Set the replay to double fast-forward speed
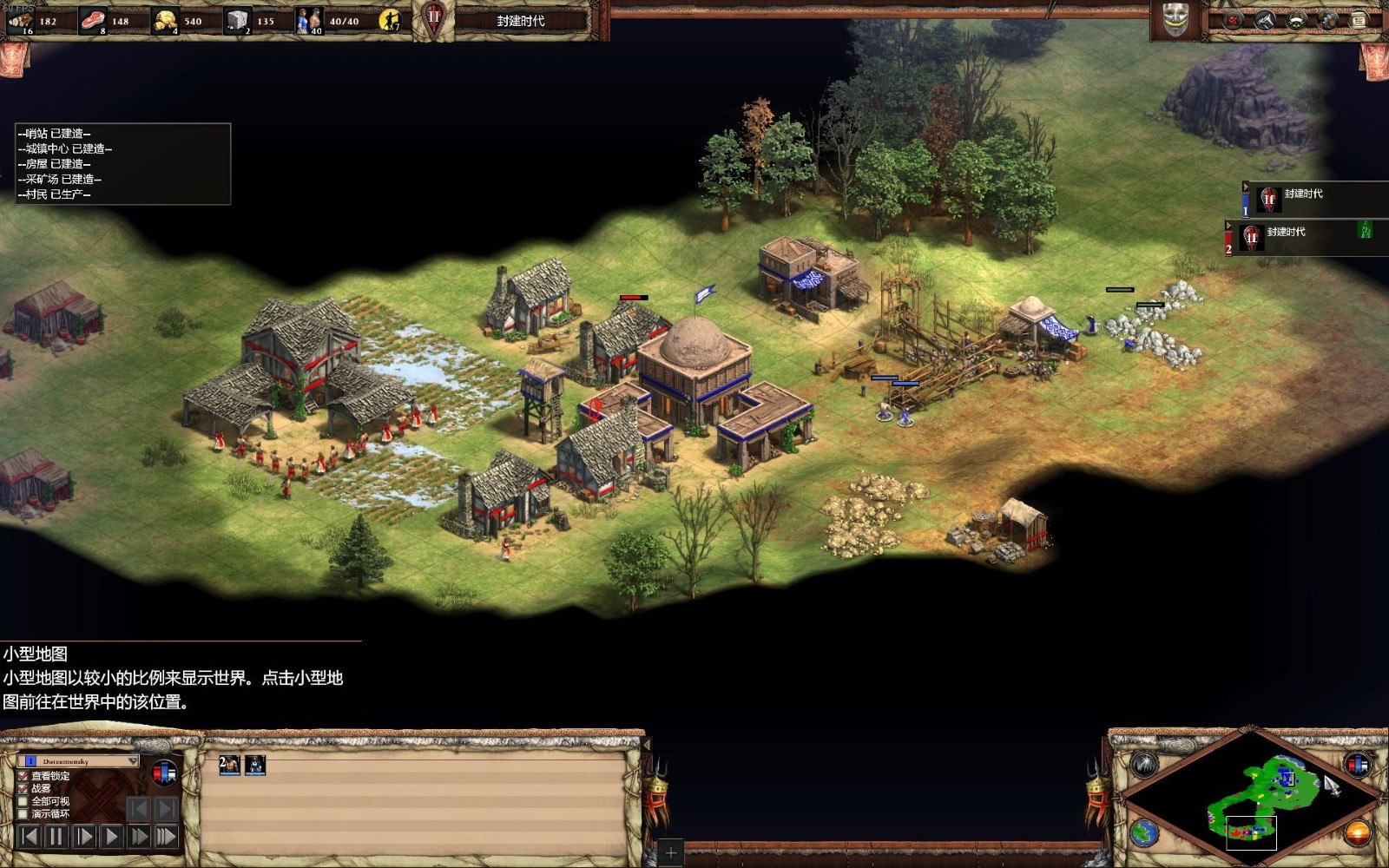This screenshot has height=868, width=1389. (138, 837)
